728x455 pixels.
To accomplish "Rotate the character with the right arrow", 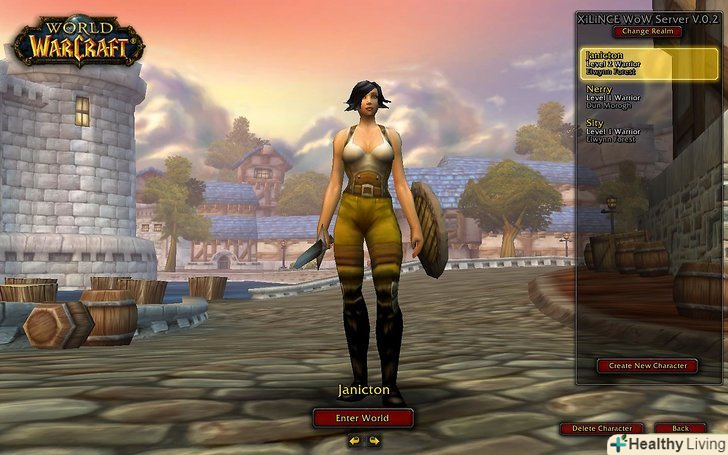I will tap(373, 440).
